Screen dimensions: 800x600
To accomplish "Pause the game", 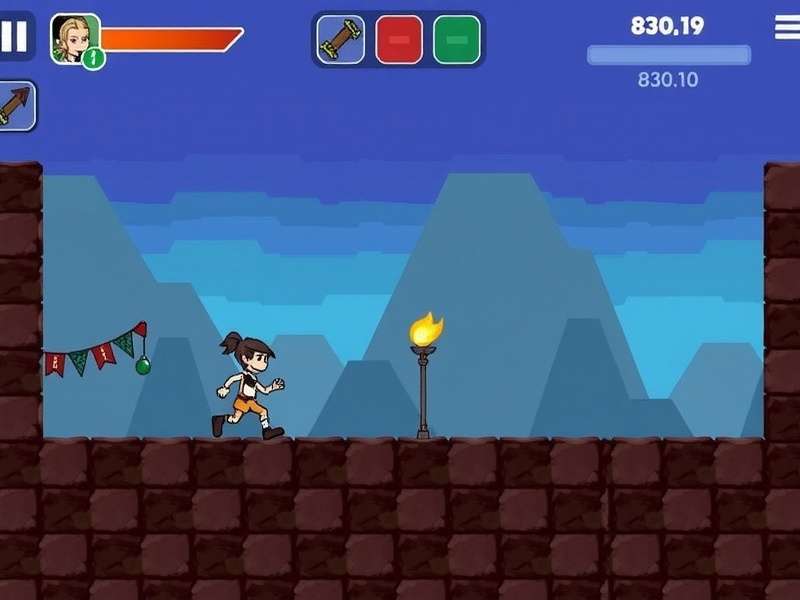I will (x=15, y=37).
